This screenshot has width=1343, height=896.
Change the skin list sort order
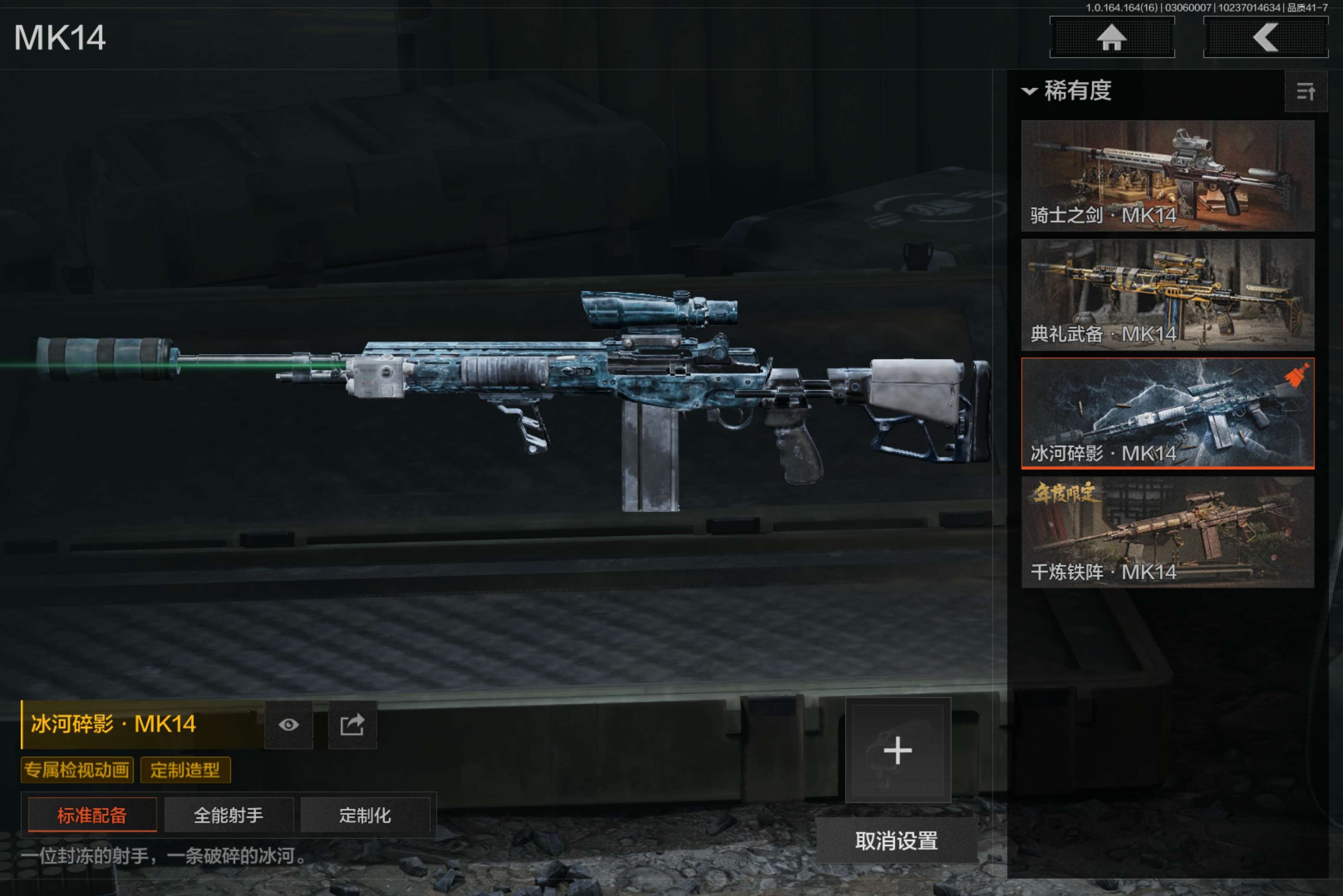pyautogui.click(x=1305, y=91)
